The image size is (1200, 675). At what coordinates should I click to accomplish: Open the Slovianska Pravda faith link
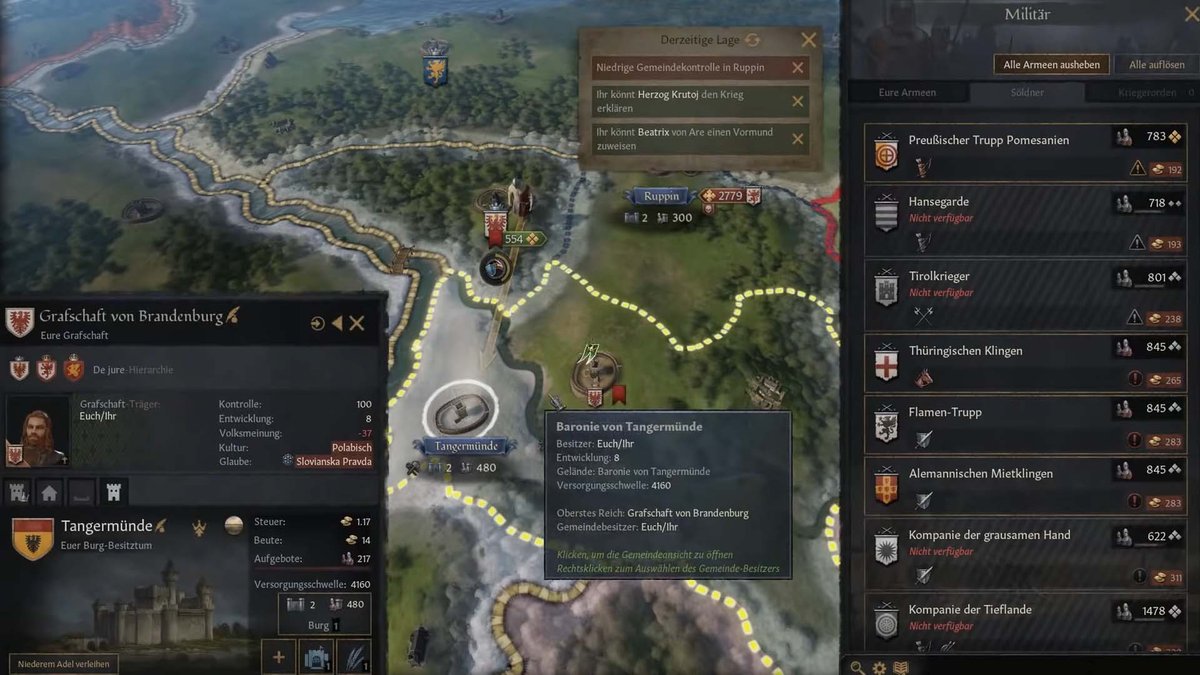[333, 461]
